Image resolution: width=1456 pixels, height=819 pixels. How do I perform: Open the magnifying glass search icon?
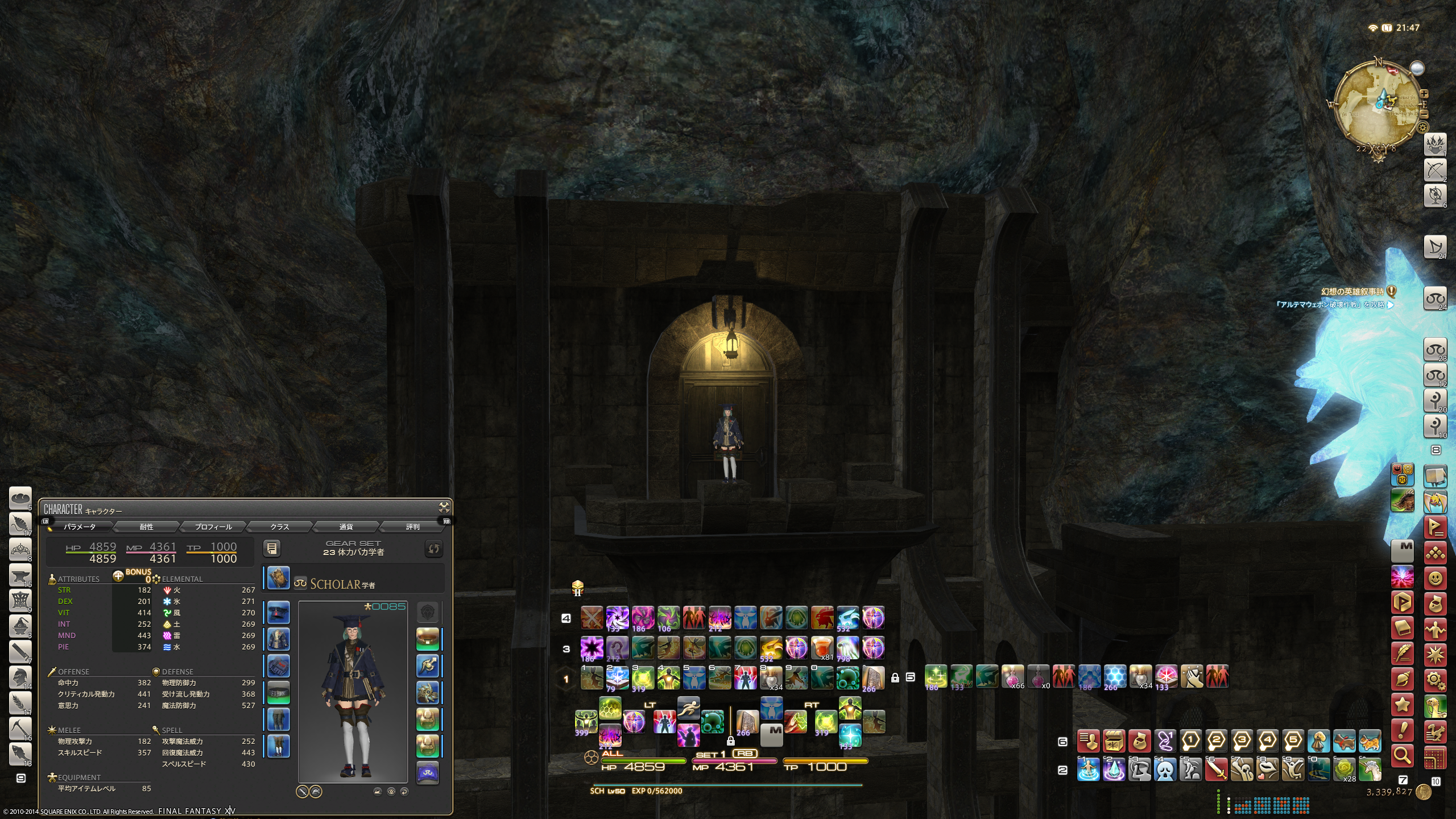pos(1402,755)
